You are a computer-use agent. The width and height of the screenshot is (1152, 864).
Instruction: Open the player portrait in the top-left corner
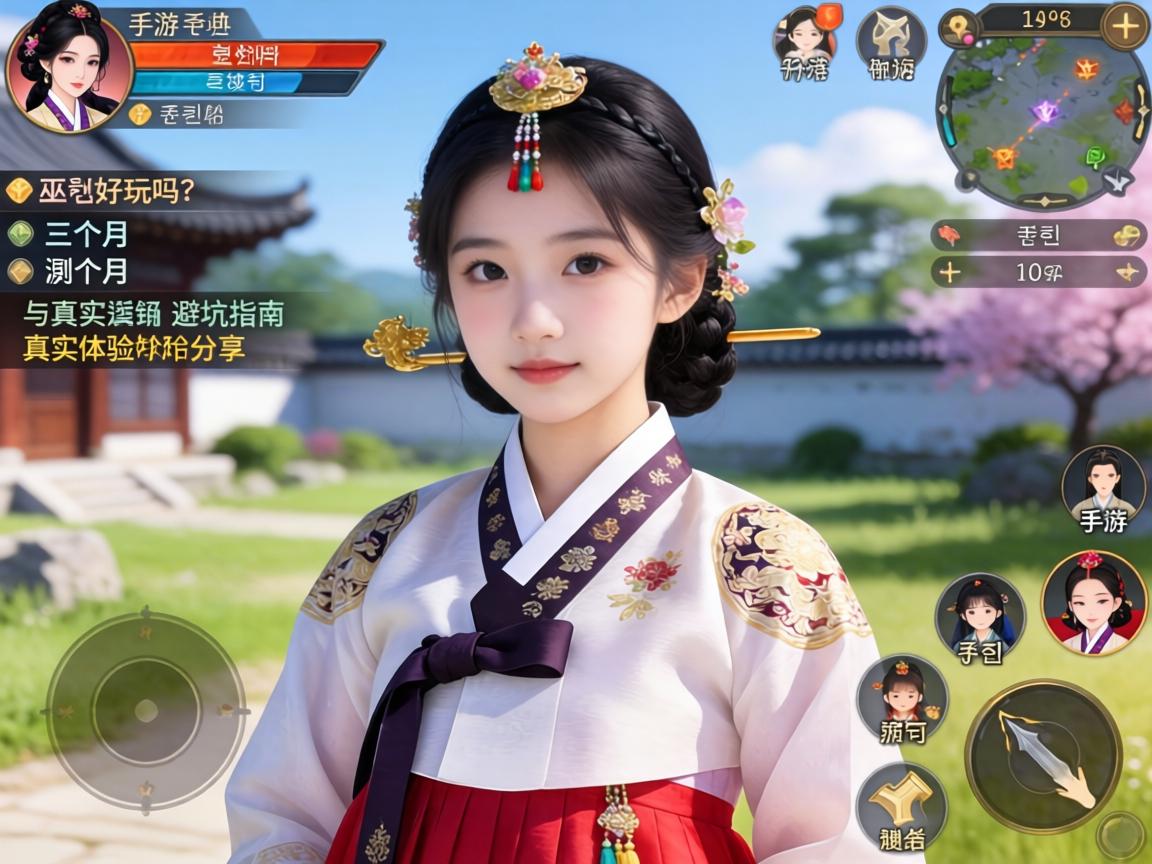[x=68, y=70]
